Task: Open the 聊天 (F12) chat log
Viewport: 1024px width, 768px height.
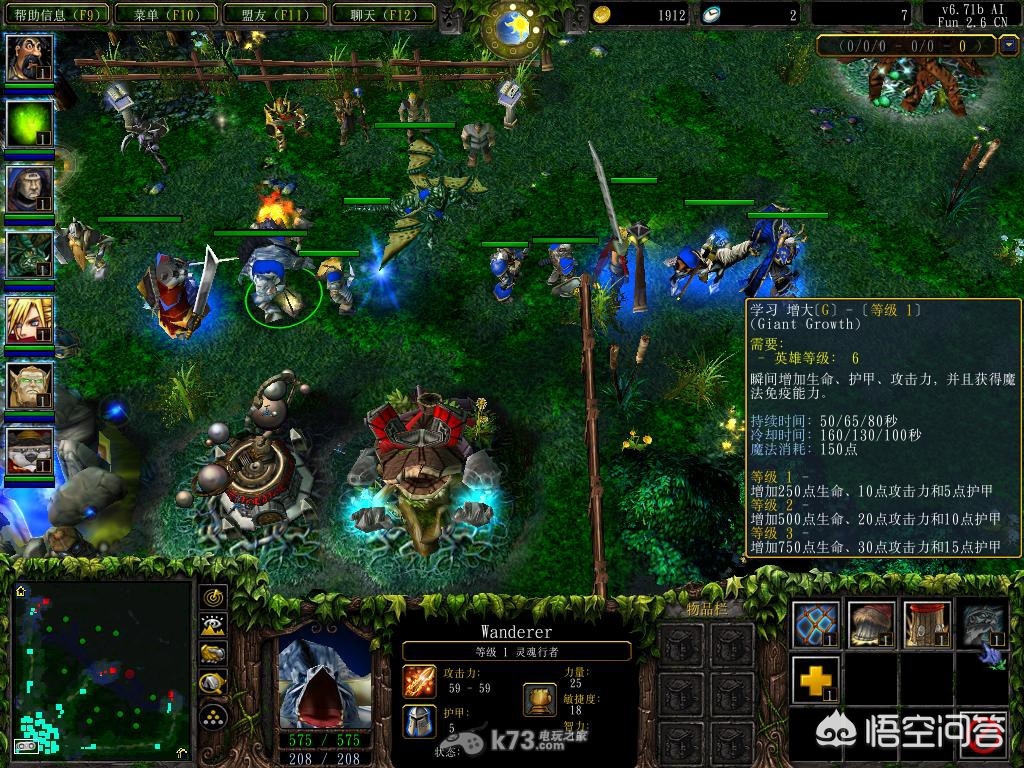Action: click(382, 15)
